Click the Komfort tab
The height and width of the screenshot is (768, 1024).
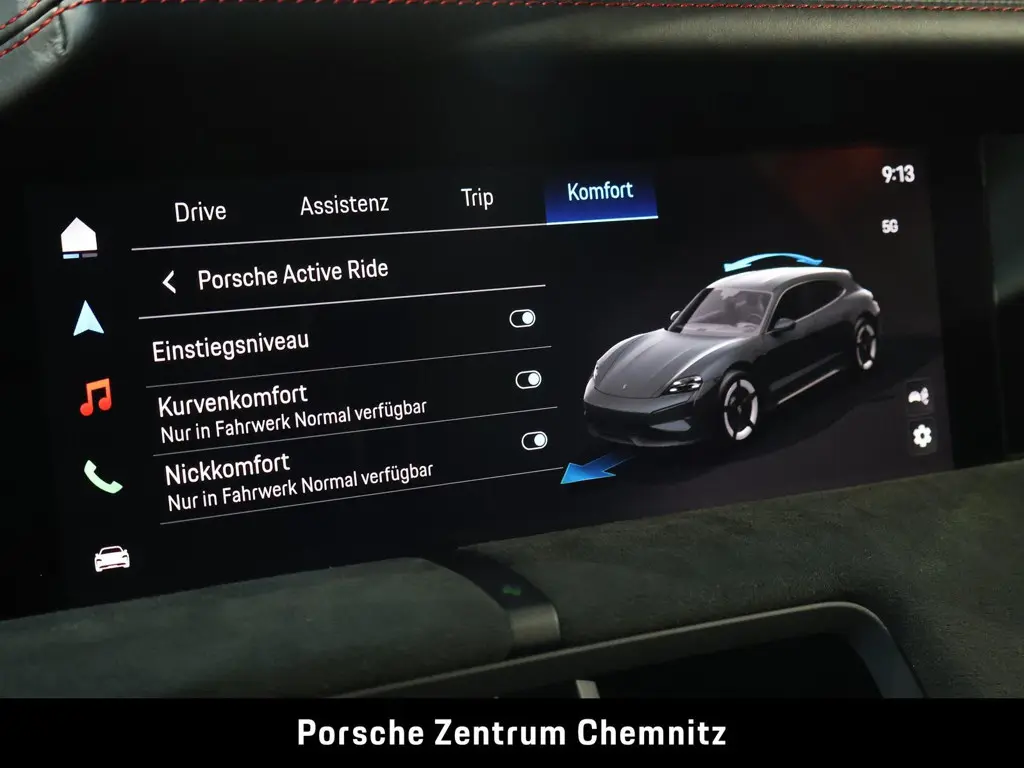coord(600,191)
